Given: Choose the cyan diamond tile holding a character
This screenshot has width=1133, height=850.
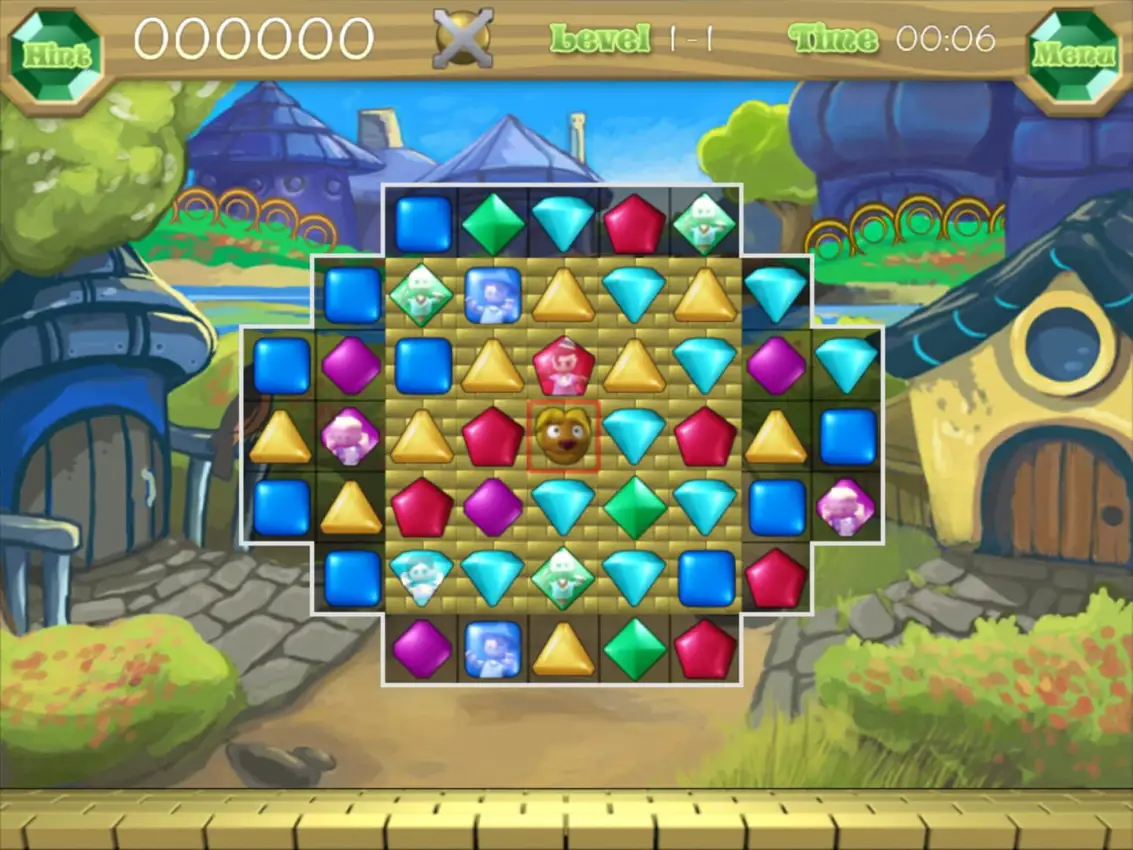Looking at the screenshot, I should pyautogui.click(x=421, y=577).
